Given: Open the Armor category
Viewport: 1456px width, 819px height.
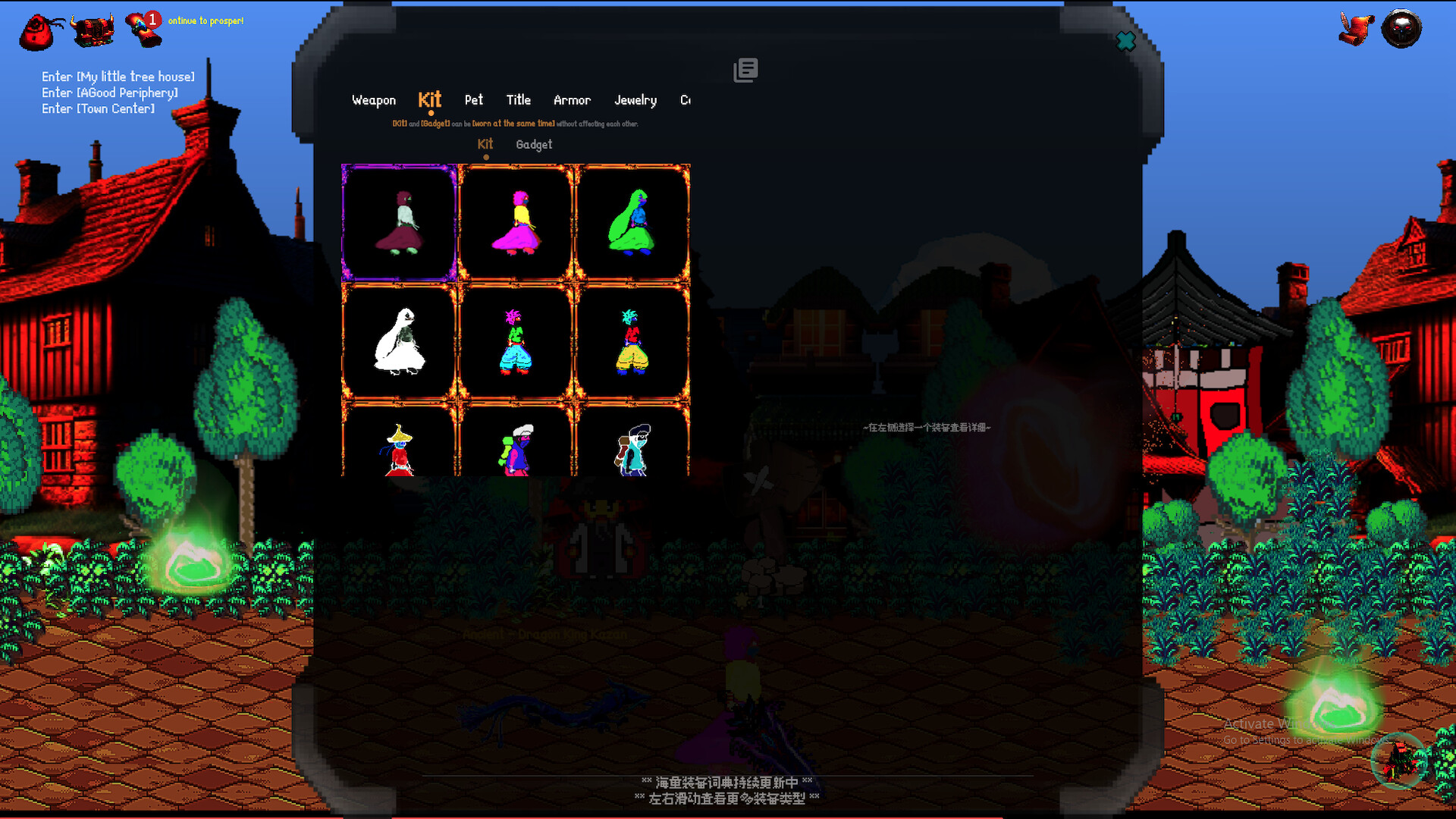Looking at the screenshot, I should pyautogui.click(x=572, y=99).
